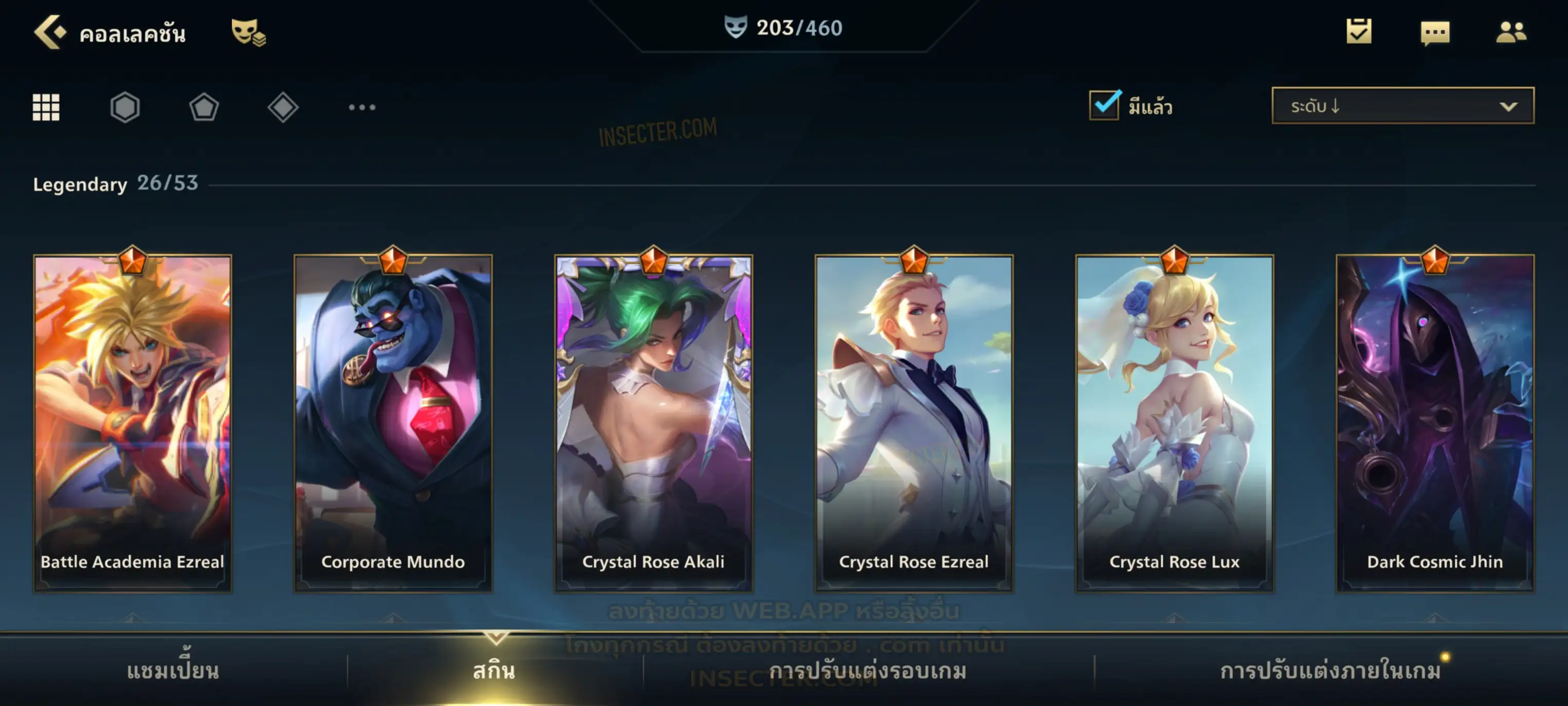Filter skins by hexagon rarity icon

coord(125,108)
